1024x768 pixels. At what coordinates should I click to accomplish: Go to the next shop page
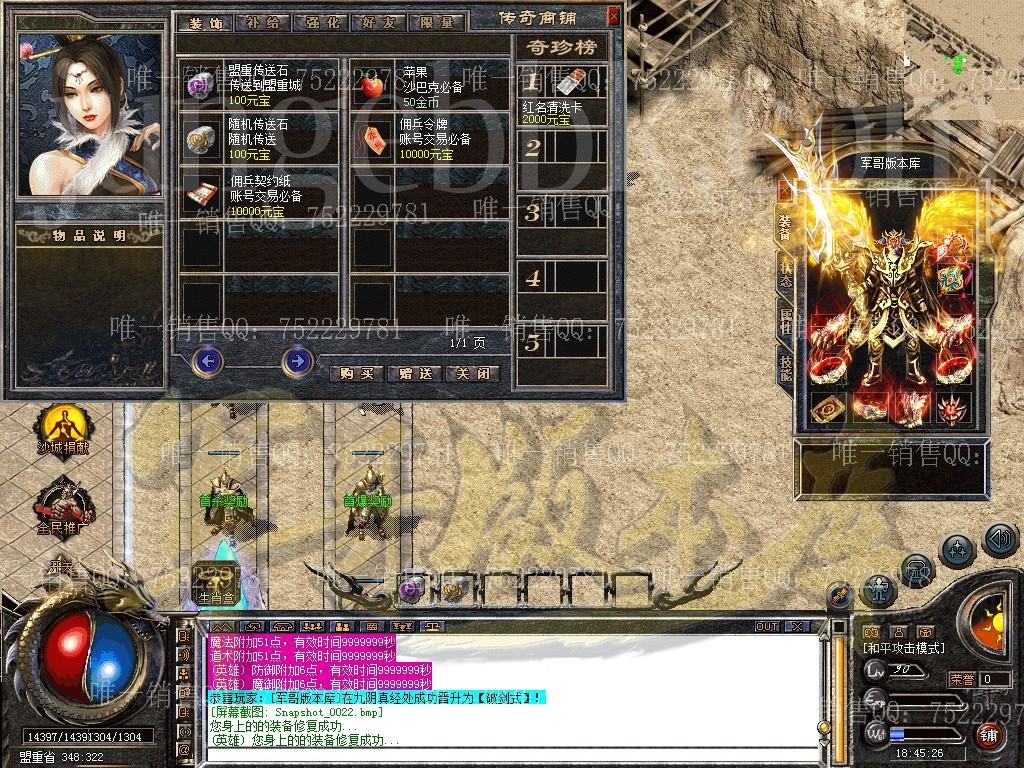pyautogui.click(x=297, y=360)
